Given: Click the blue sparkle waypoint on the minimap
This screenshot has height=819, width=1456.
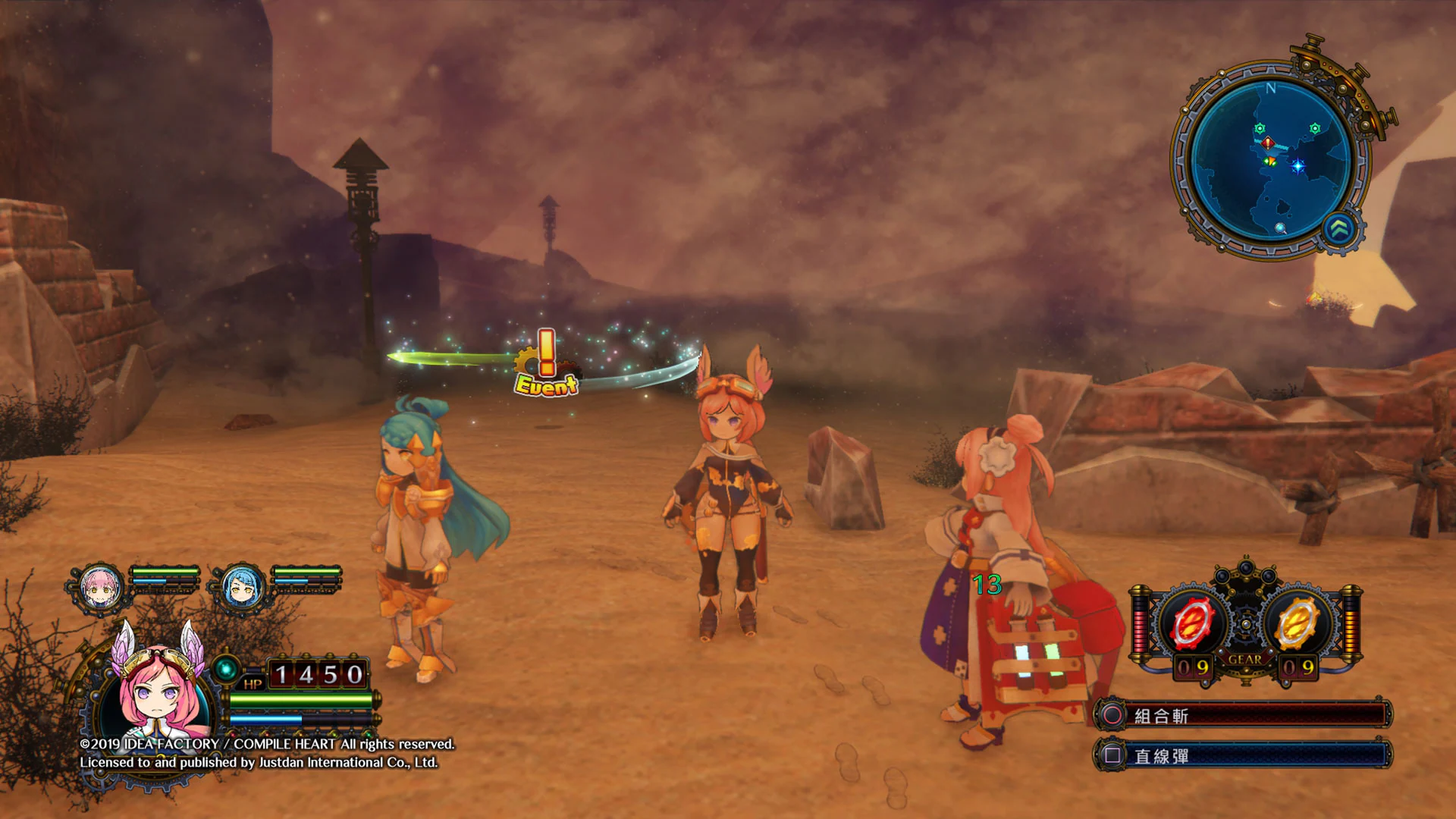Looking at the screenshot, I should 1298,165.
